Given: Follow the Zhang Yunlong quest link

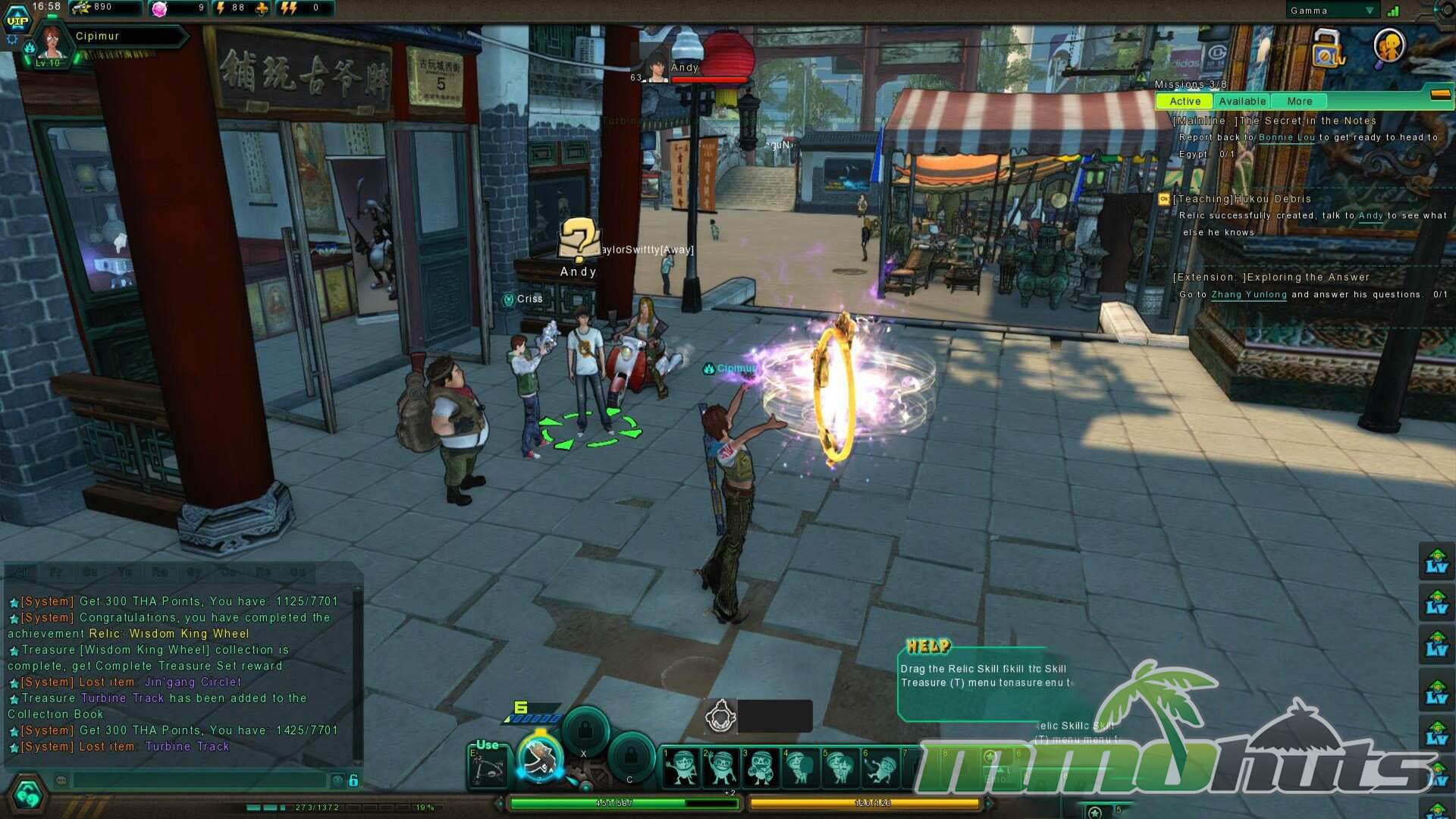Looking at the screenshot, I should 1248,295.
